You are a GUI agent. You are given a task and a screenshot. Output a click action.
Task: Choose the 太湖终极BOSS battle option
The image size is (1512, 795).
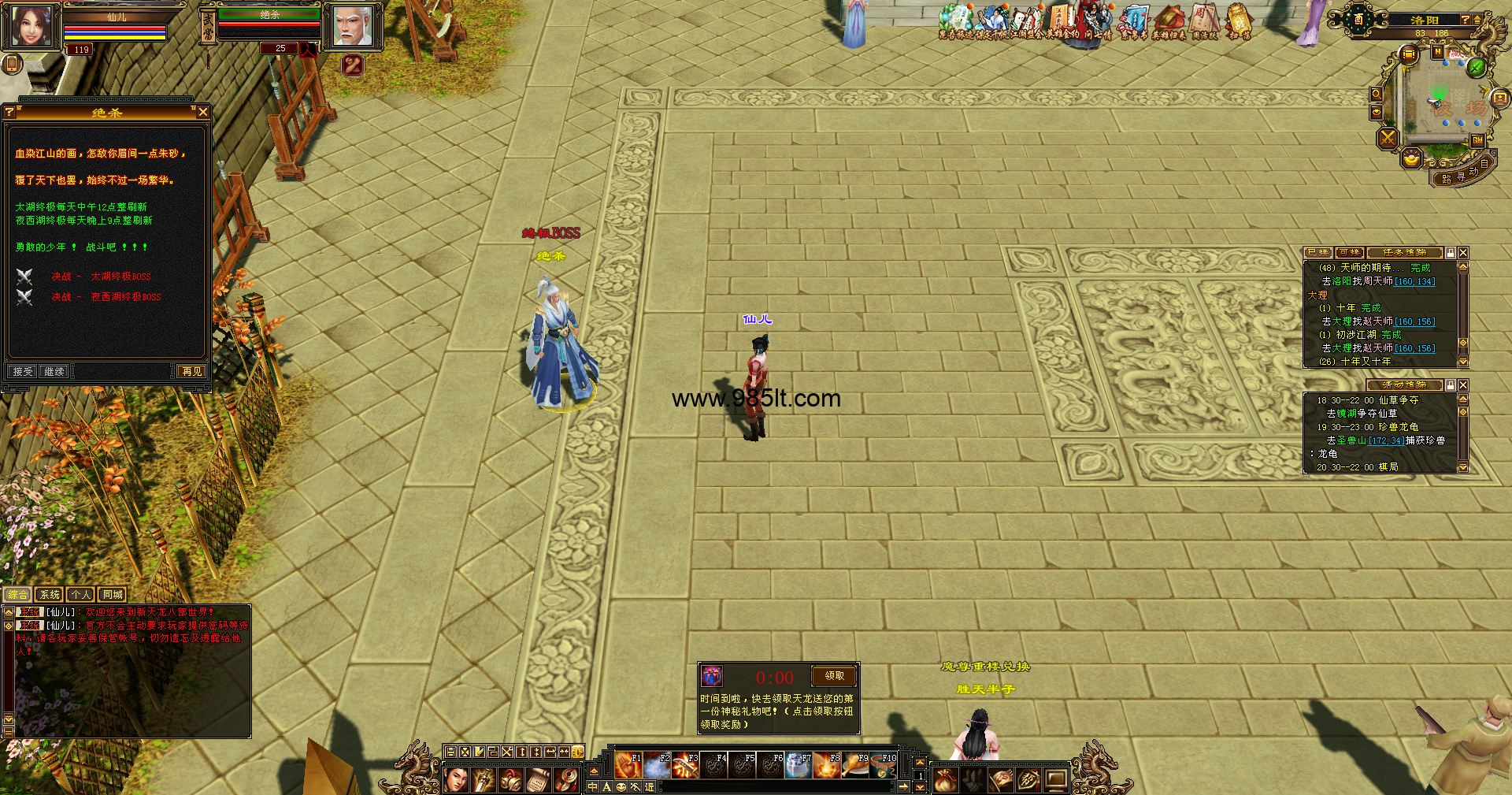tap(120, 277)
